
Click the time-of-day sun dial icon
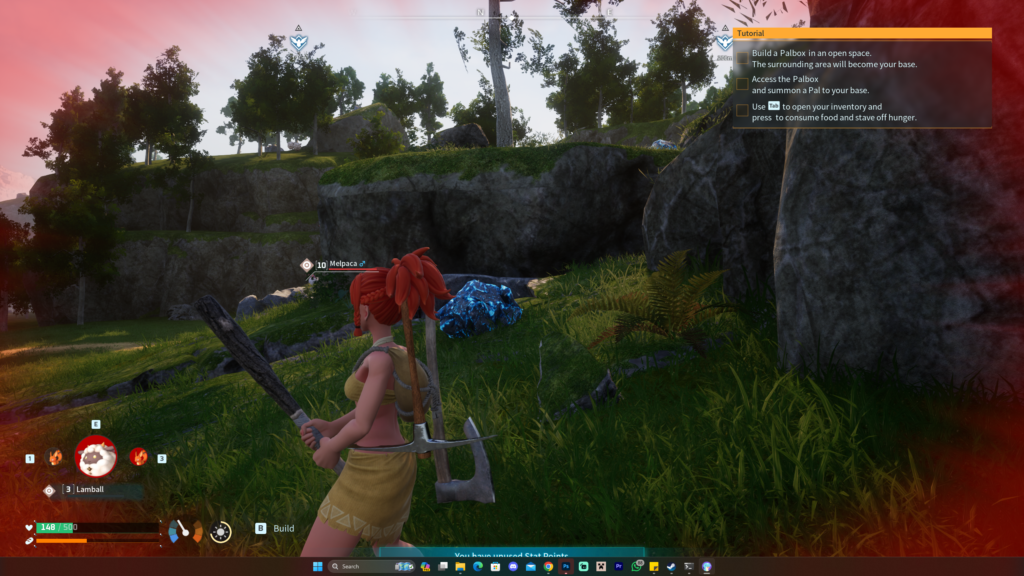click(221, 532)
